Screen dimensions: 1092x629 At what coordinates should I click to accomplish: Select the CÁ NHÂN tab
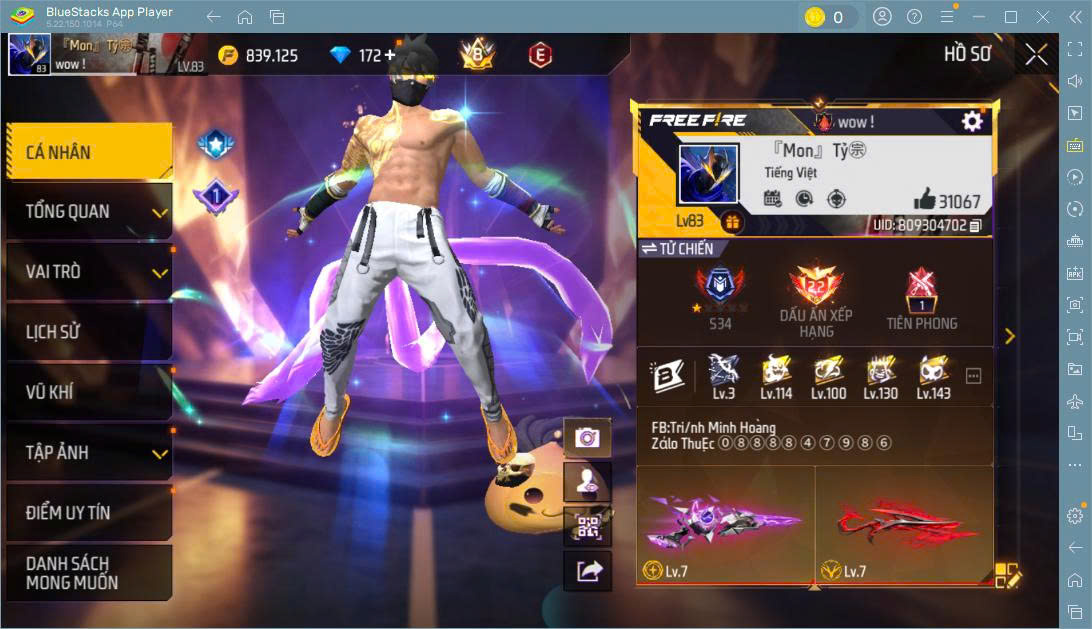pyautogui.click(x=88, y=152)
